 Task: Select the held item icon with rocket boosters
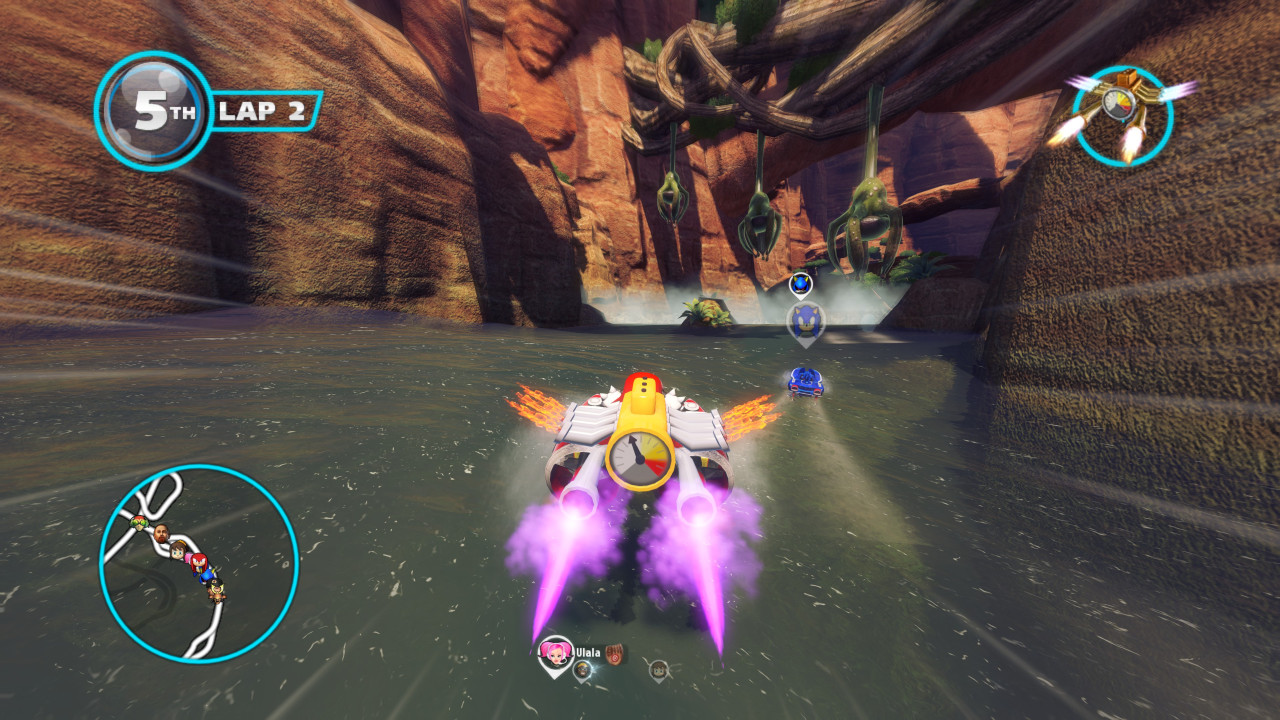click(1122, 115)
